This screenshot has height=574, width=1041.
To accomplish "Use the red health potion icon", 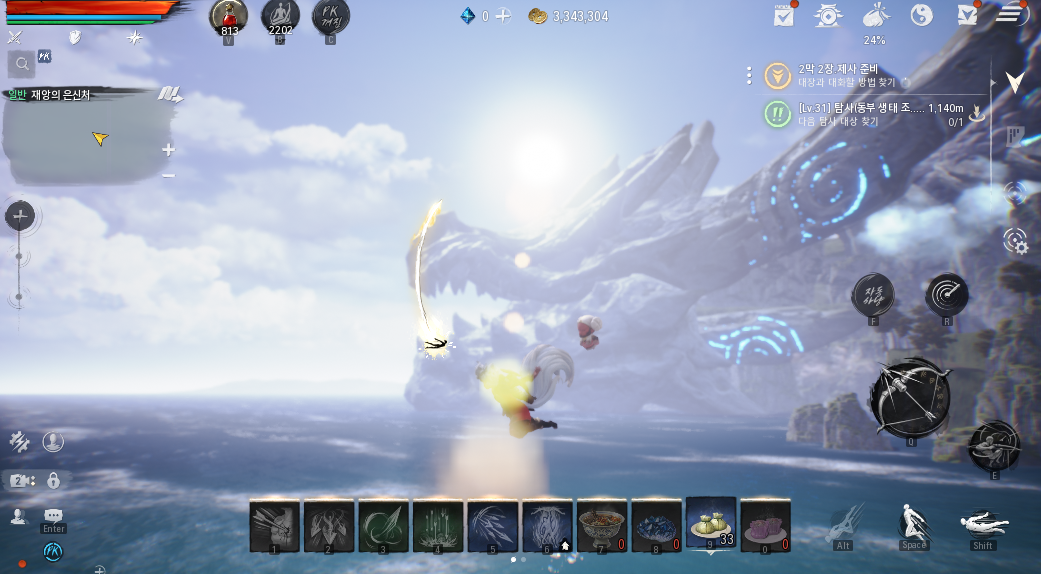I will tap(228, 17).
